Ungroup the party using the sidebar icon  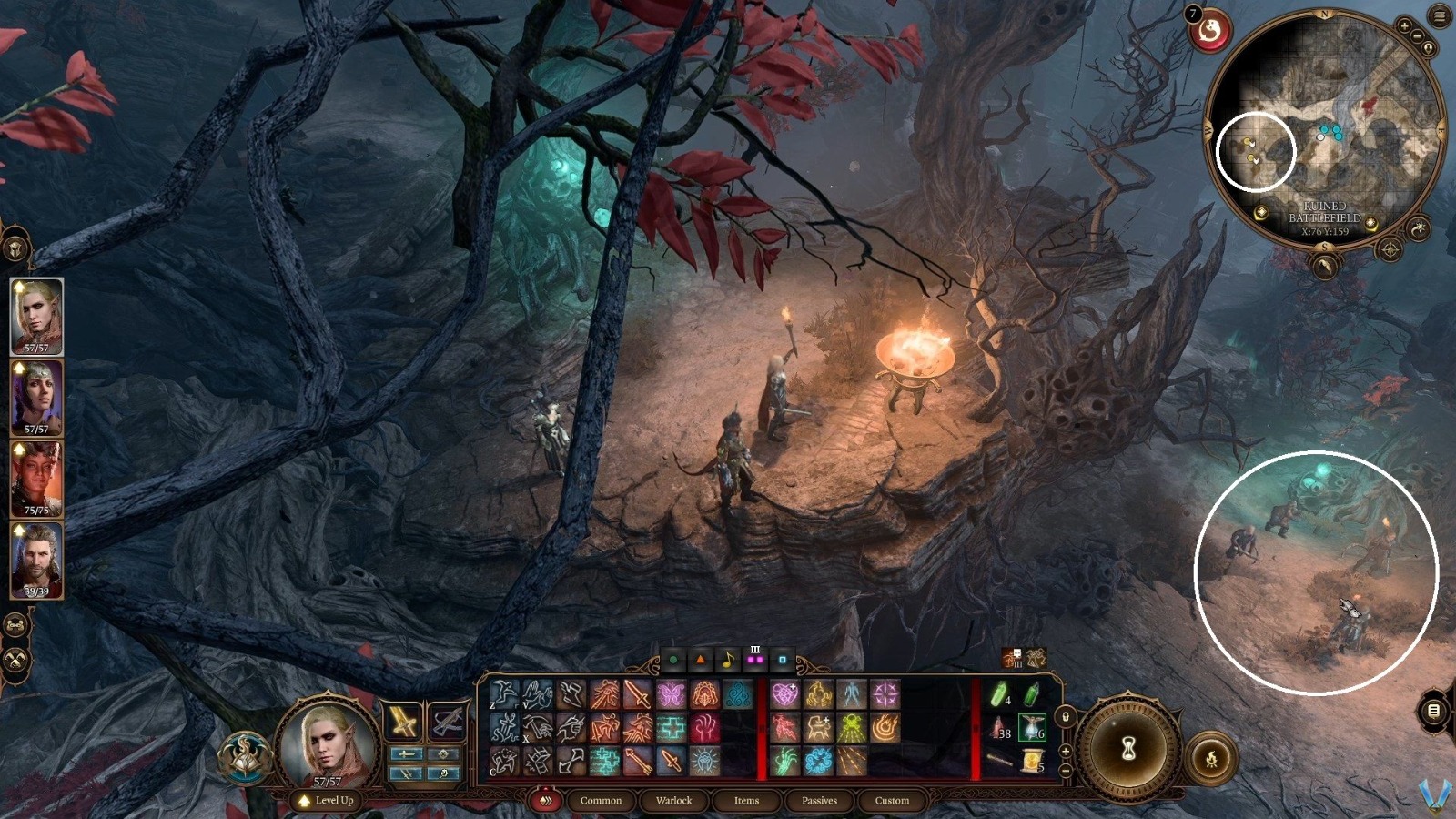pos(15,626)
